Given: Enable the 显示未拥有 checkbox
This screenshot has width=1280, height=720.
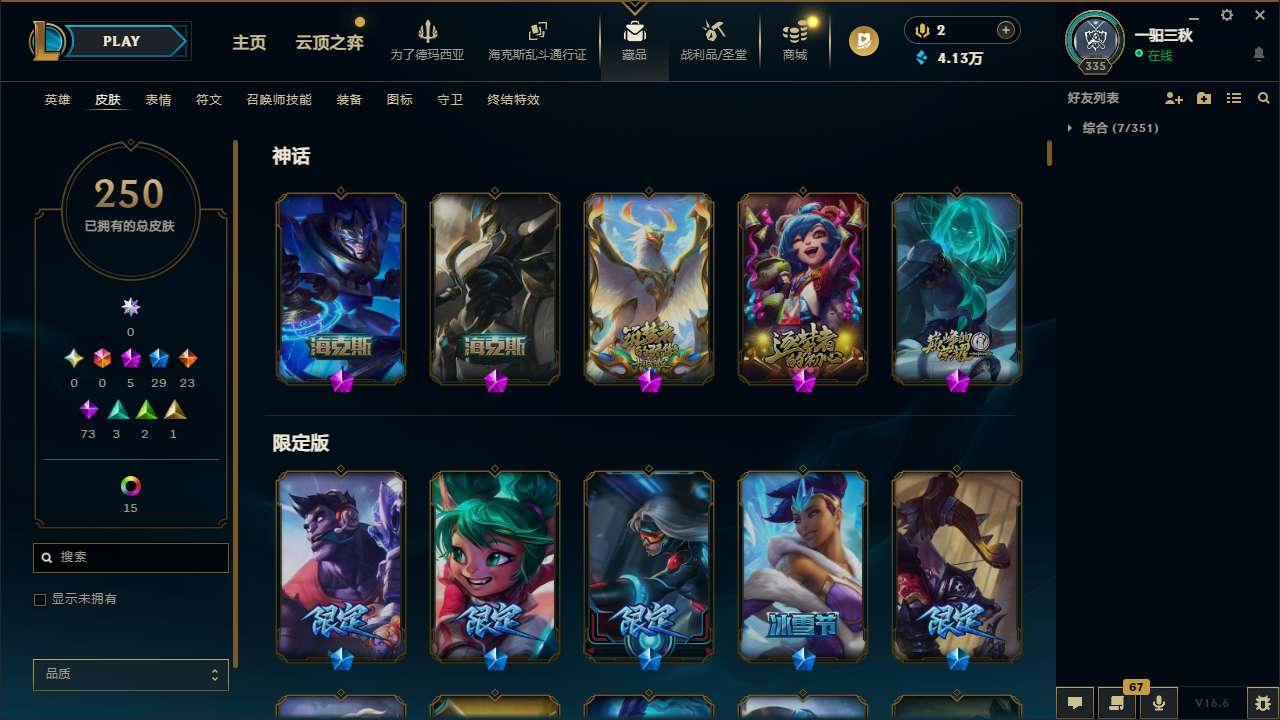Looking at the screenshot, I should [x=40, y=599].
